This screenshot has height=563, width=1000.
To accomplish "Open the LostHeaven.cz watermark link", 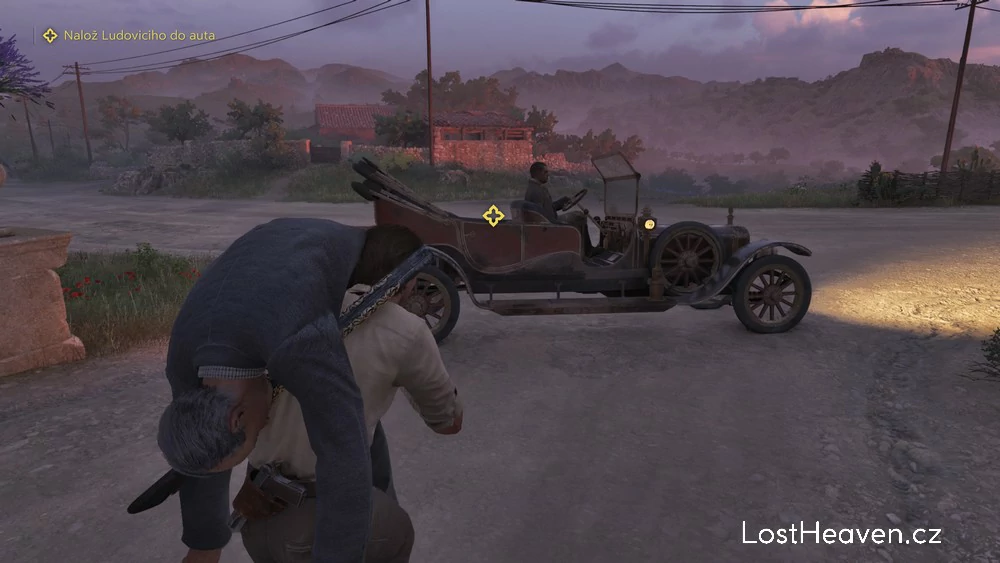I will coord(841,533).
